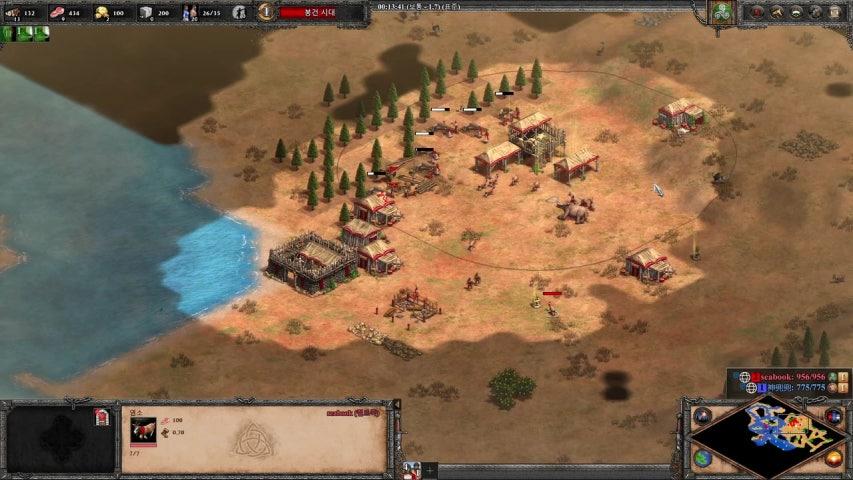Select the cow portrait in the unit panel
The height and width of the screenshot is (480, 853).
[143, 428]
